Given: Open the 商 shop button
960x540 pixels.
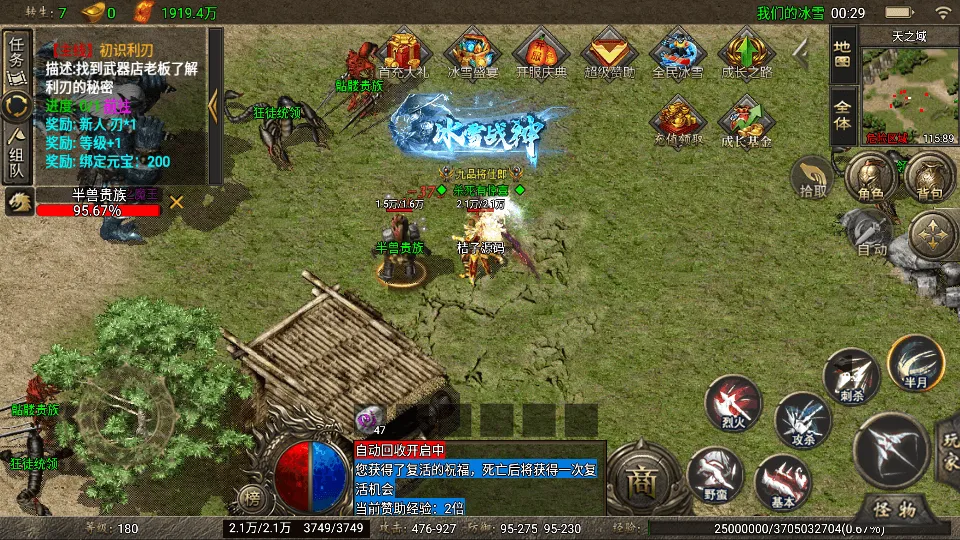Looking at the screenshot, I should click(x=640, y=484).
